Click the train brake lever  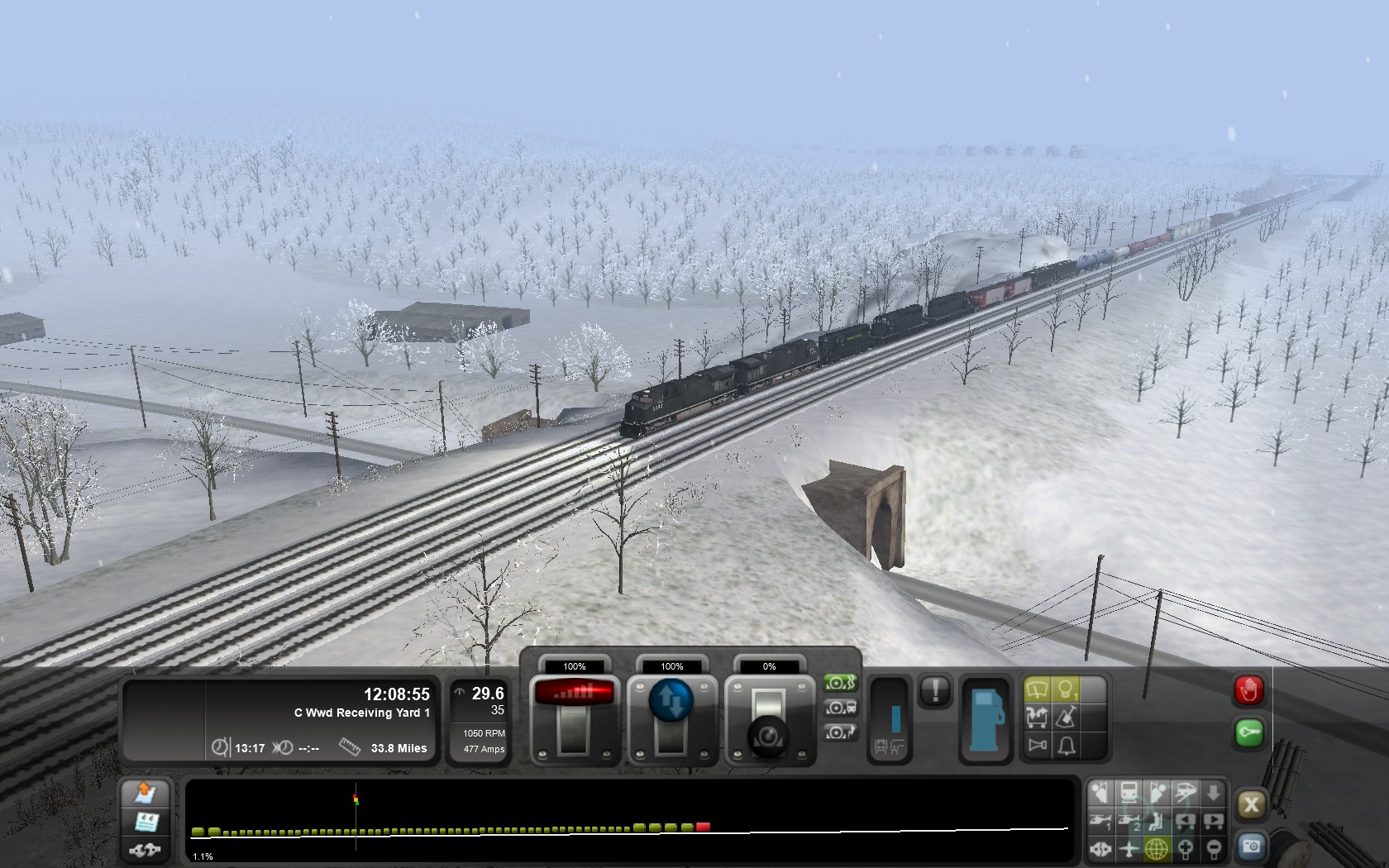coord(768,719)
